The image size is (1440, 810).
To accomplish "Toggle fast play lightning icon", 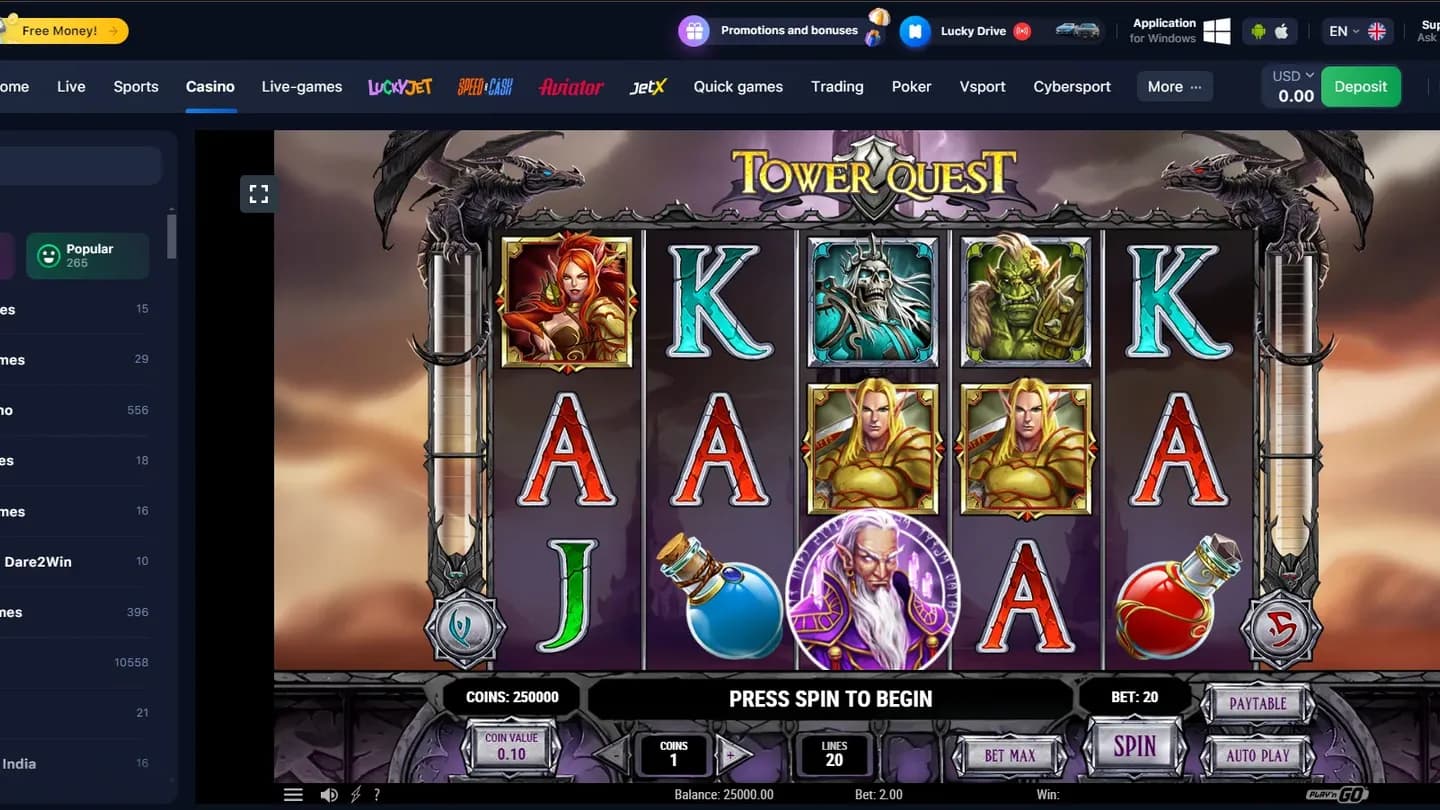I will 354,794.
